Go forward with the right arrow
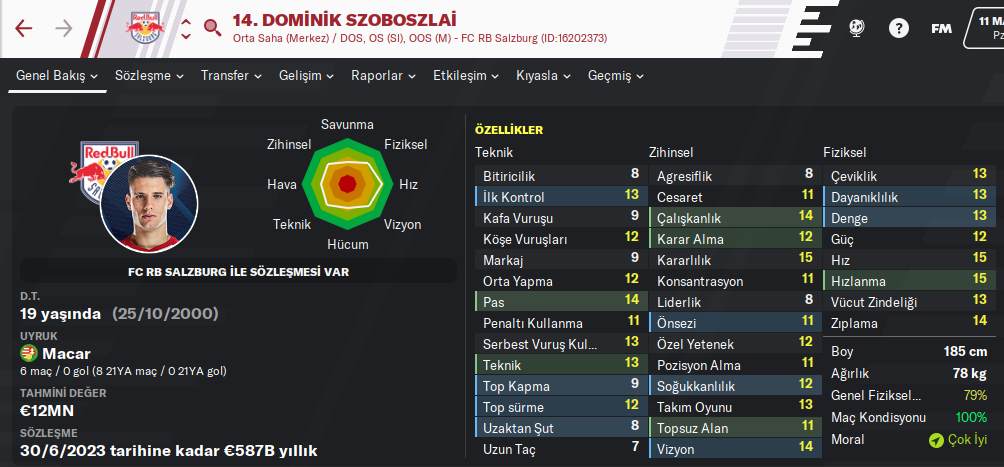Viewport: 1004px width, 467px height. [x=64, y=28]
